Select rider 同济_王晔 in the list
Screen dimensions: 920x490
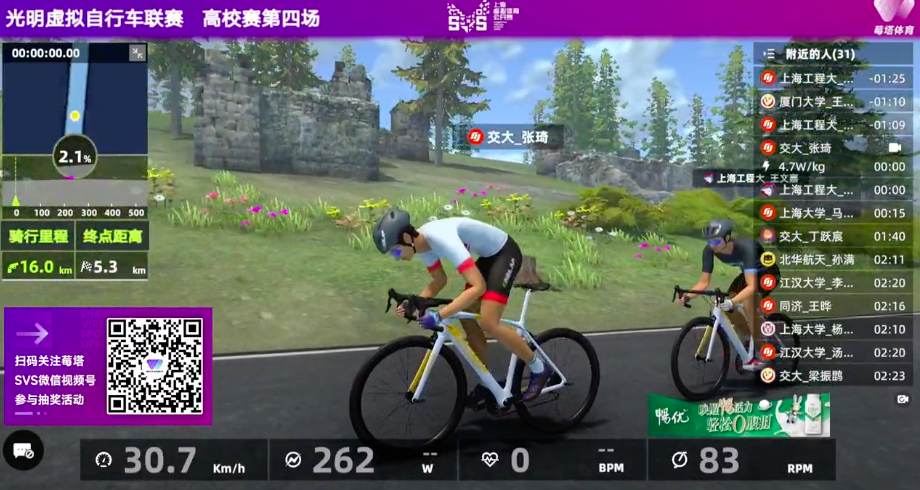click(817, 305)
